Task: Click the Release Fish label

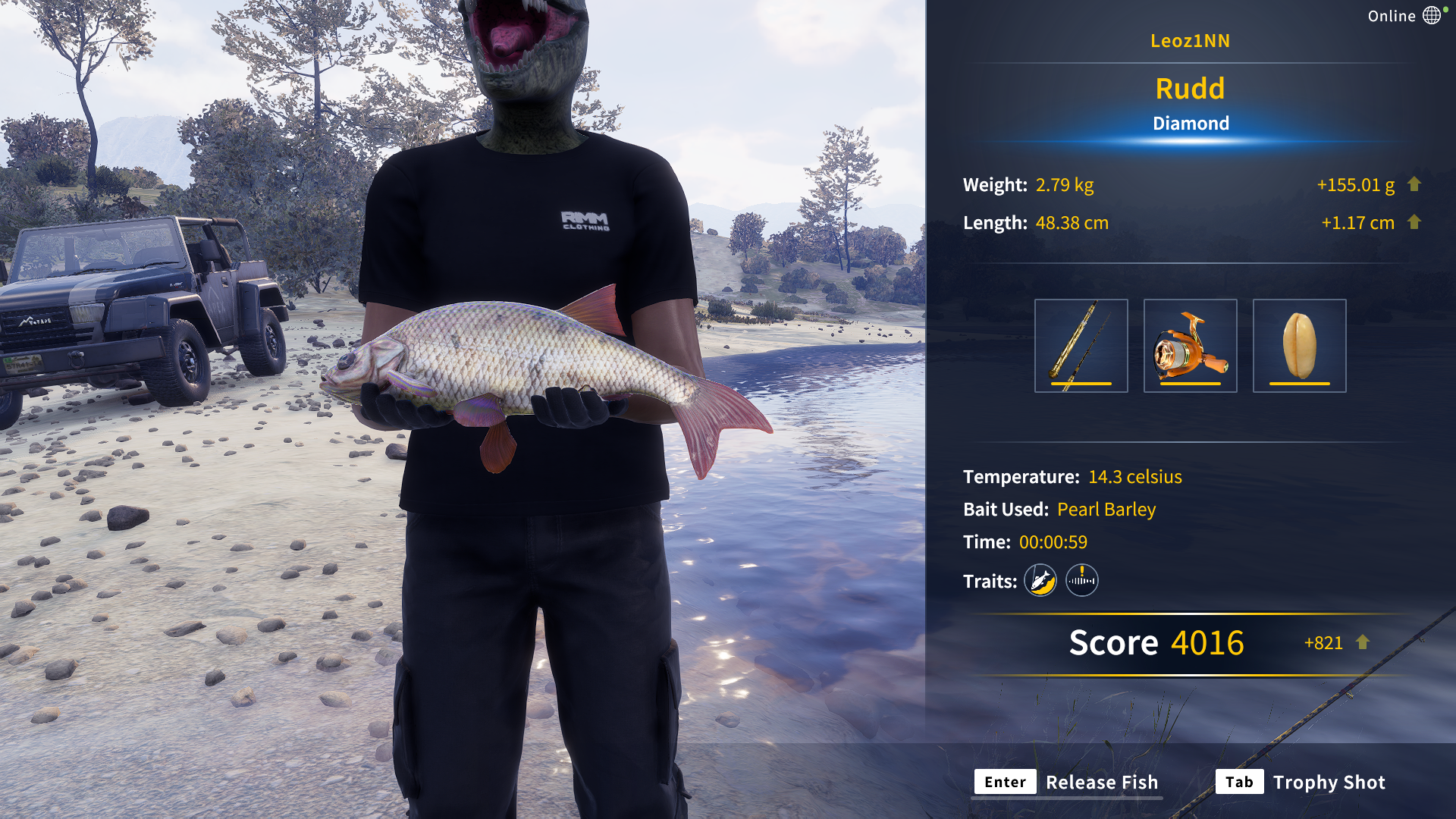Action: click(x=1102, y=782)
